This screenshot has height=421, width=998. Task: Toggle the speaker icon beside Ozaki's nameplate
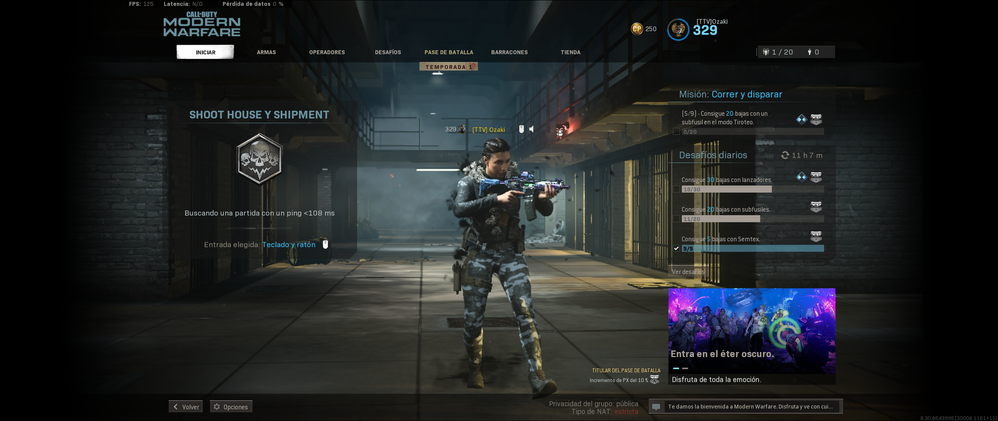pos(532,129)
